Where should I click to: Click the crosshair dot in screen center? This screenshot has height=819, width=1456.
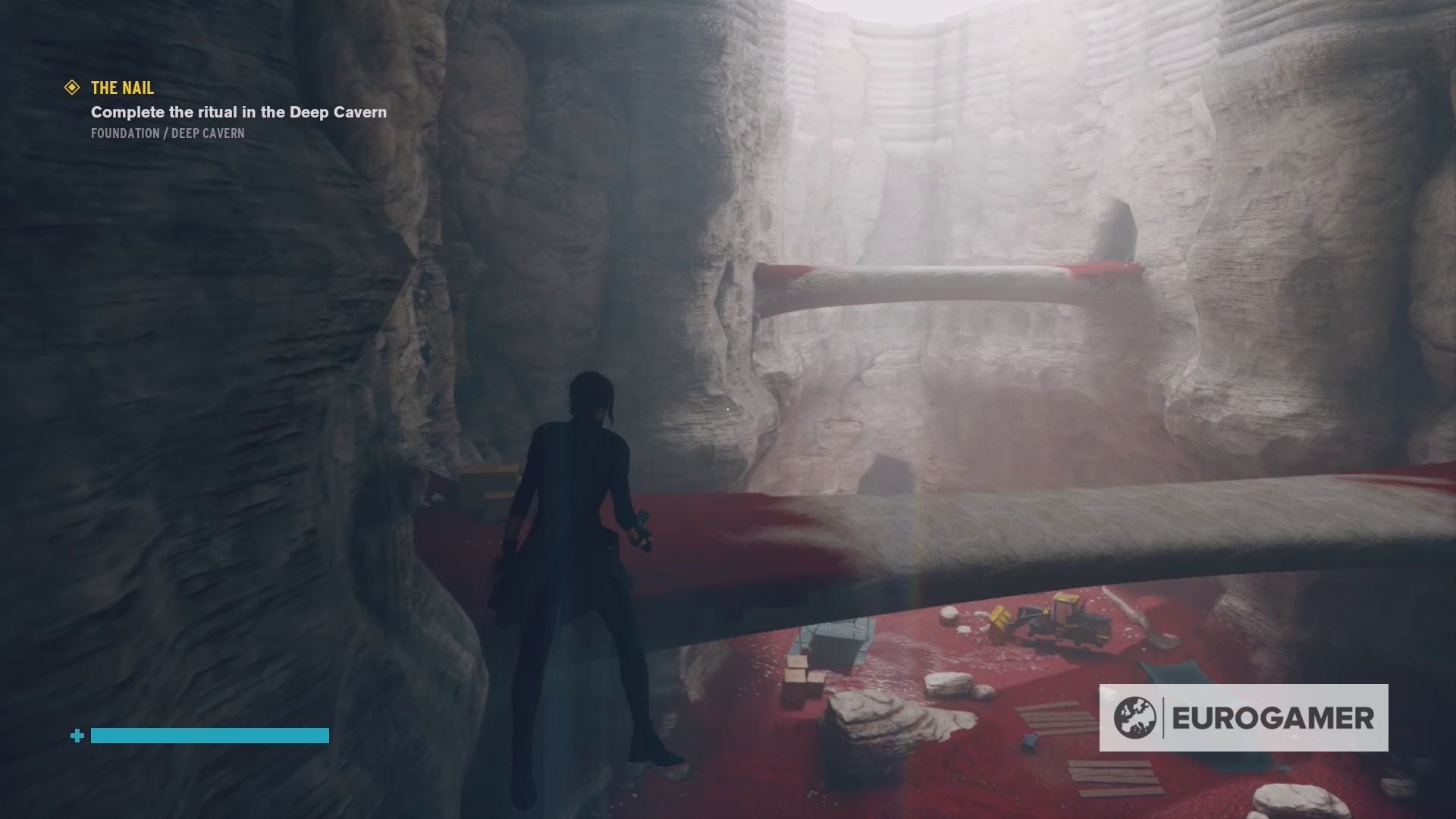point(728,409)
